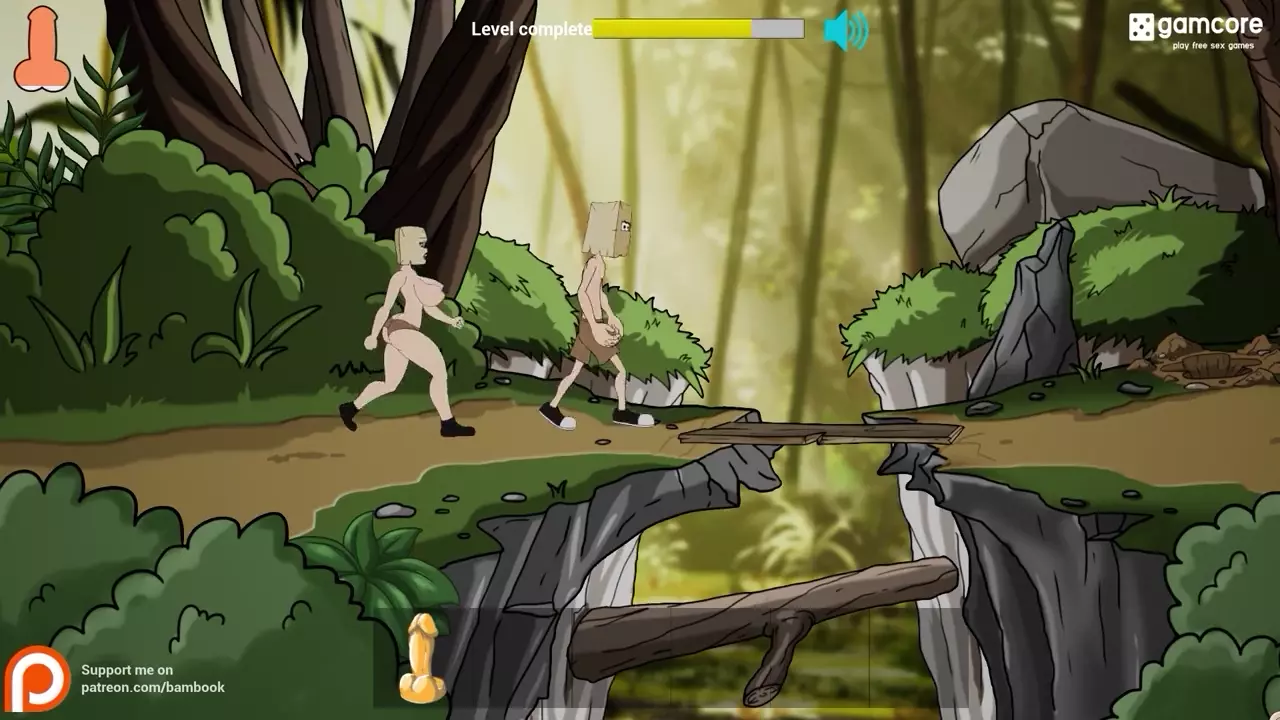Open the Gamcore logo link

click(x=1195, y=28)
